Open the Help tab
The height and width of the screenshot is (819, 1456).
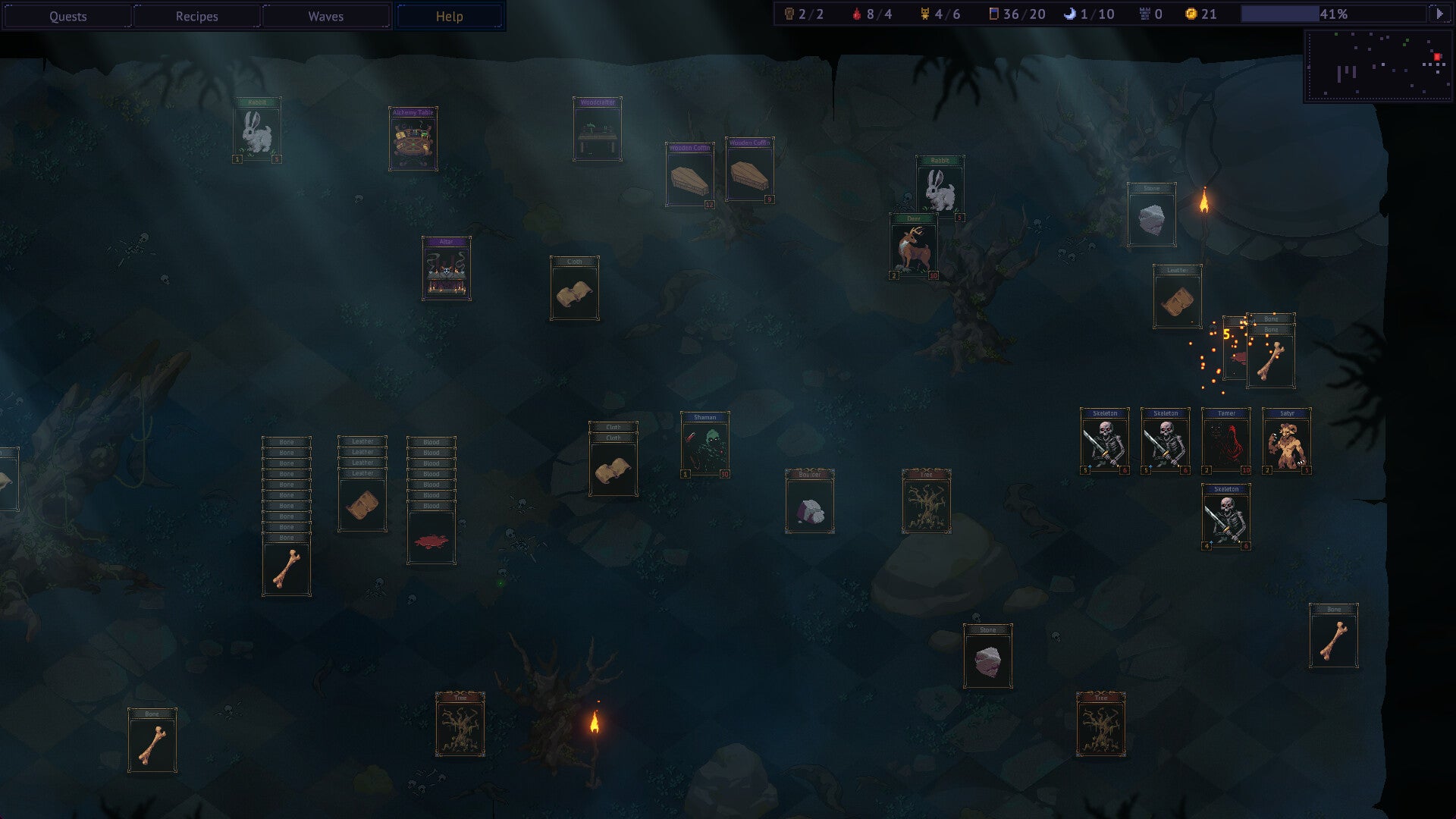click(449, 16)
